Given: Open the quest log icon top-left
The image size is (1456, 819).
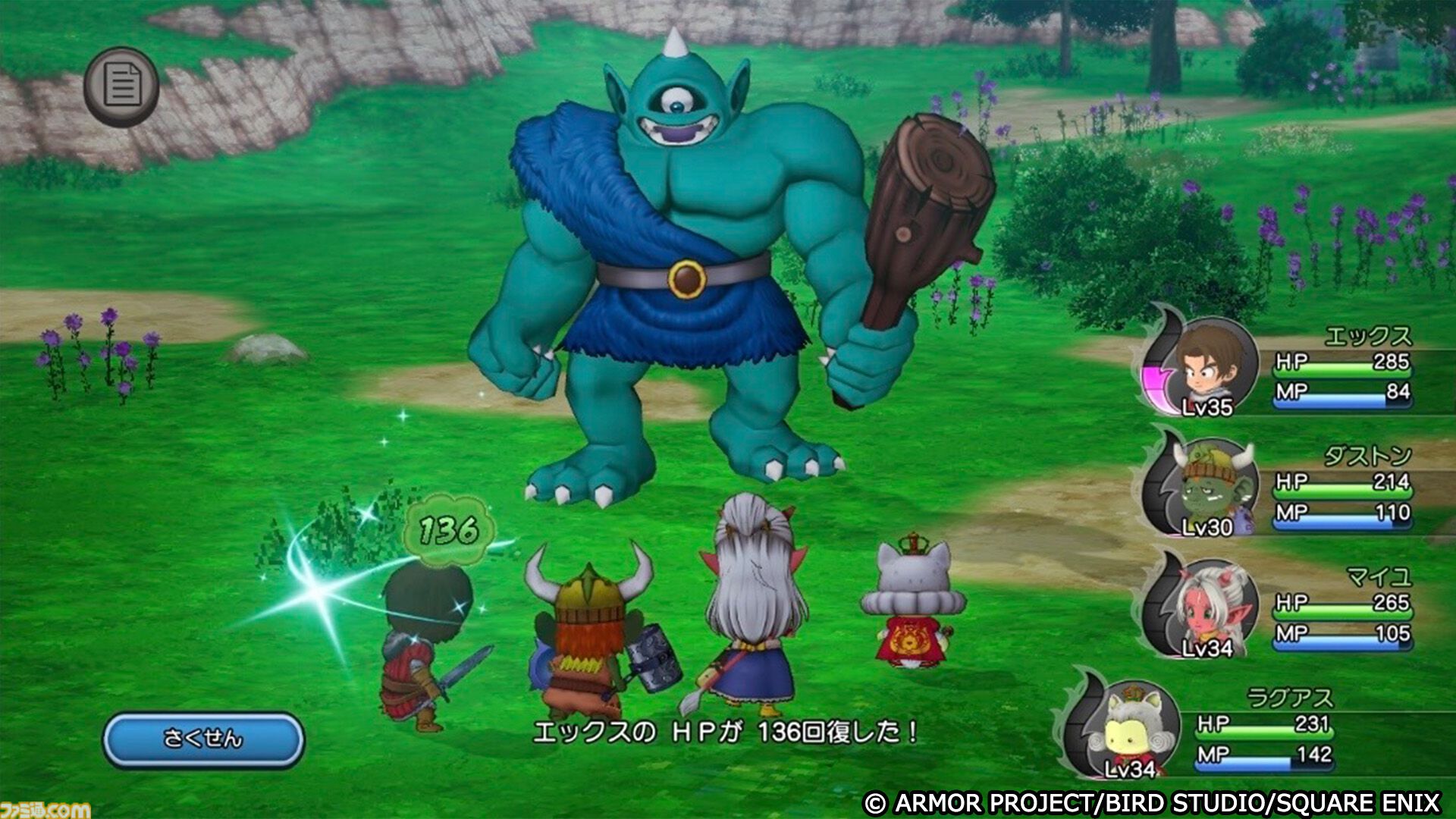Looking at the screenshot, I should coord(124,86).
